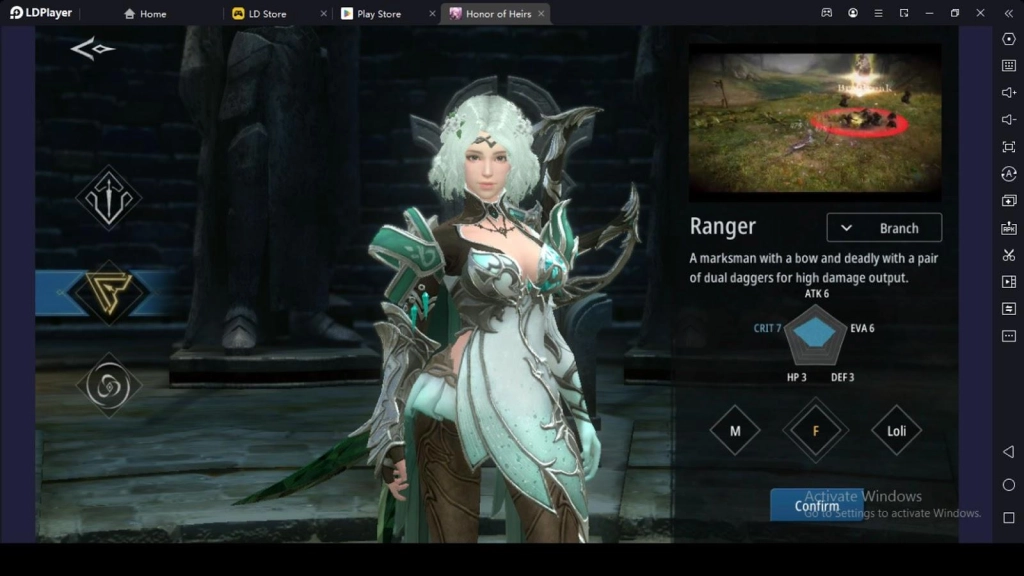Switch to the Play Store tab
Image resolution: width=1024 pixels, height=576 pixels.
pos(378,14)
